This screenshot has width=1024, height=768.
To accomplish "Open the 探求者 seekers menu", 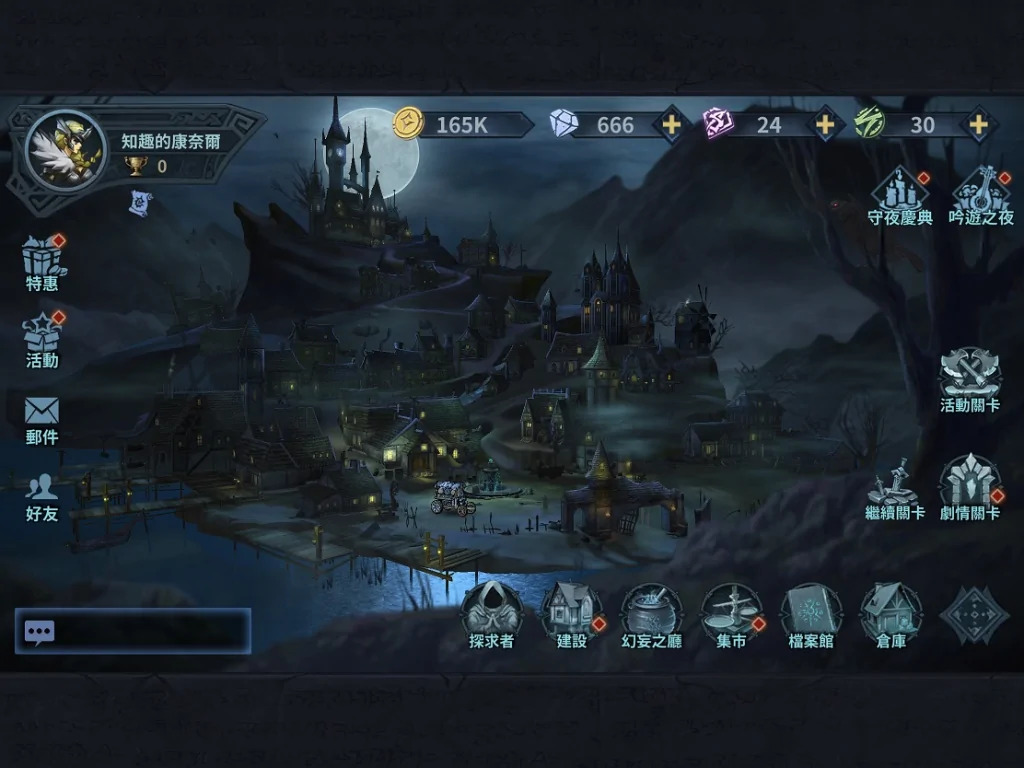I will point(491,613).
